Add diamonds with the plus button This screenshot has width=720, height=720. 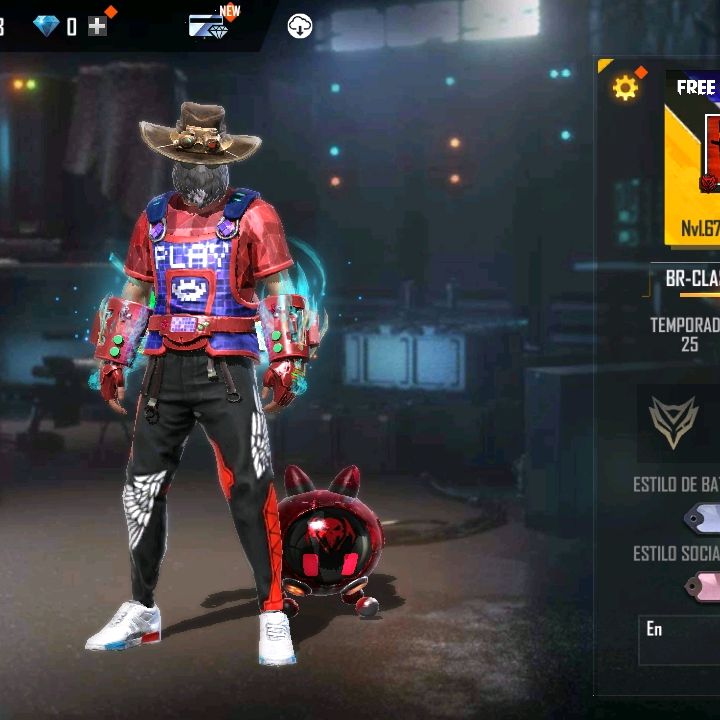coord(97,27)
